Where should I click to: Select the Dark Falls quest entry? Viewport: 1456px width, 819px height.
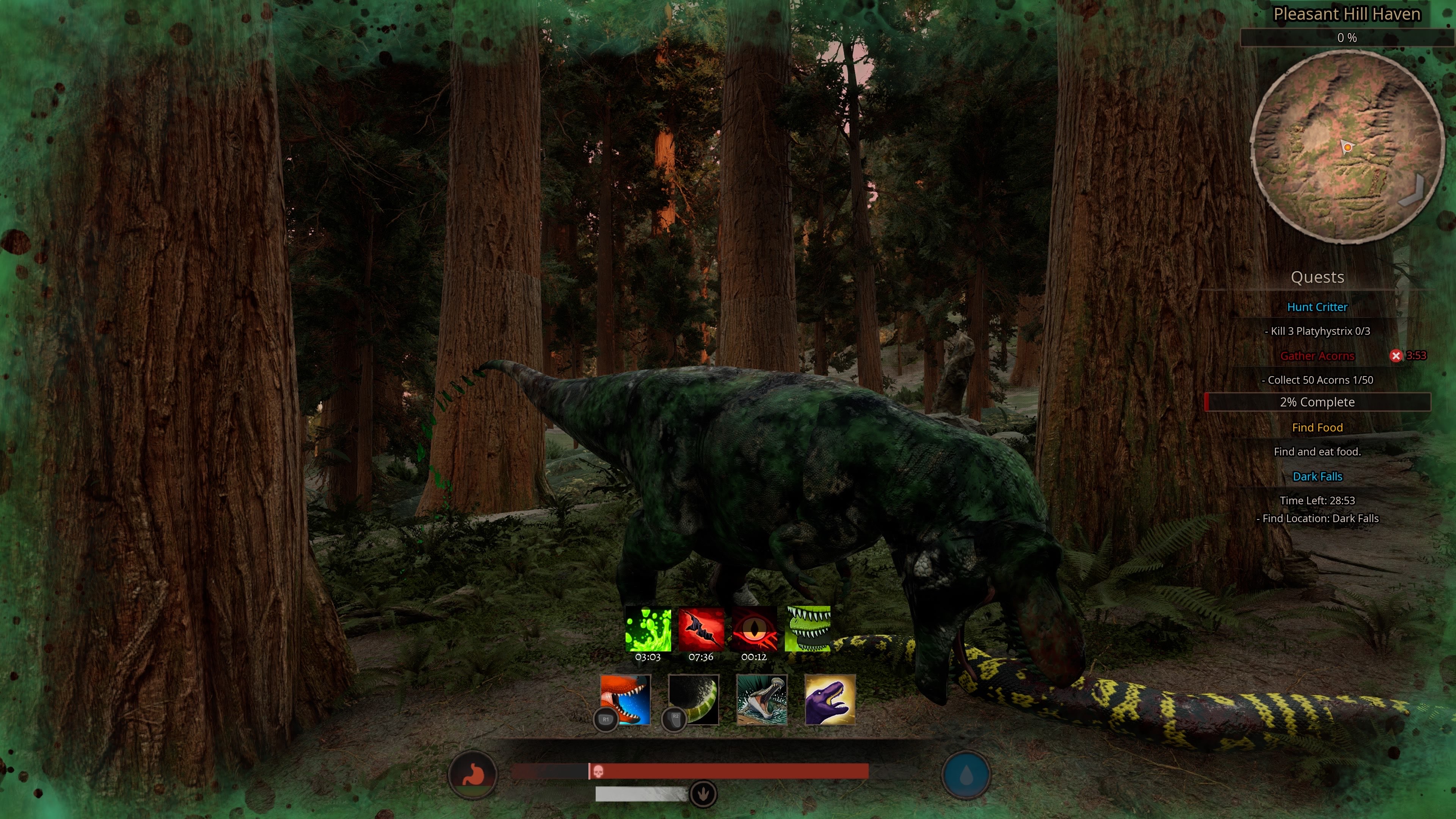1318,477
